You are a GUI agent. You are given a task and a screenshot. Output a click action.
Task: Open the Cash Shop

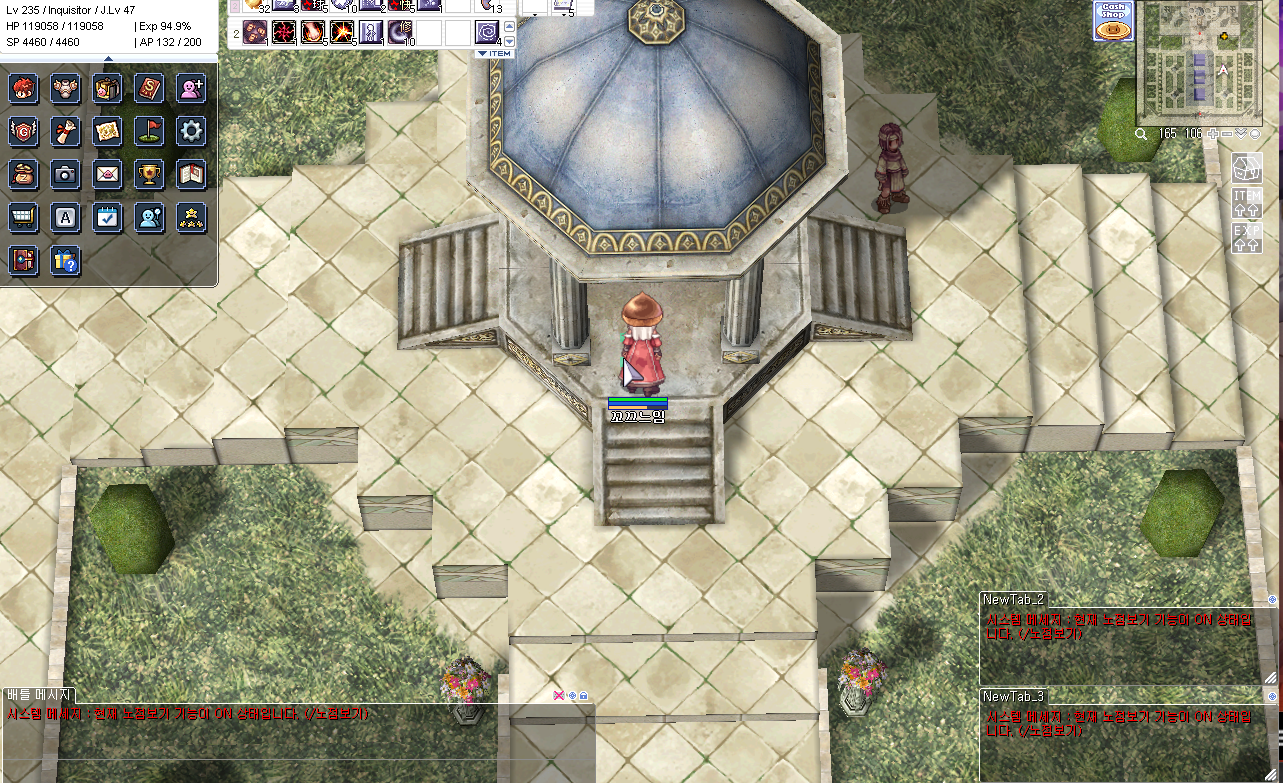[x=1112, y=21]
